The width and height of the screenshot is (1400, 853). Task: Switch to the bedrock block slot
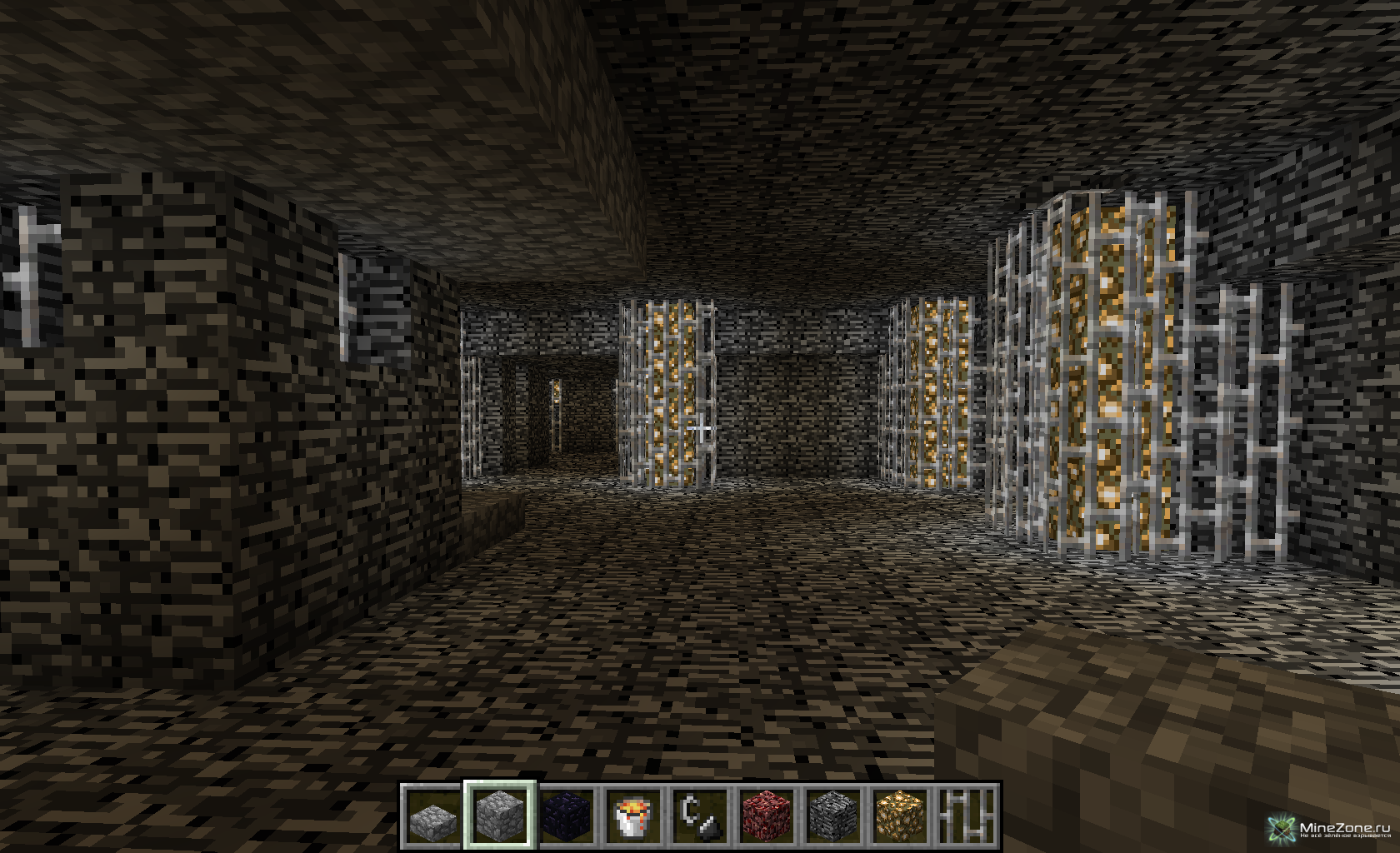832,816
